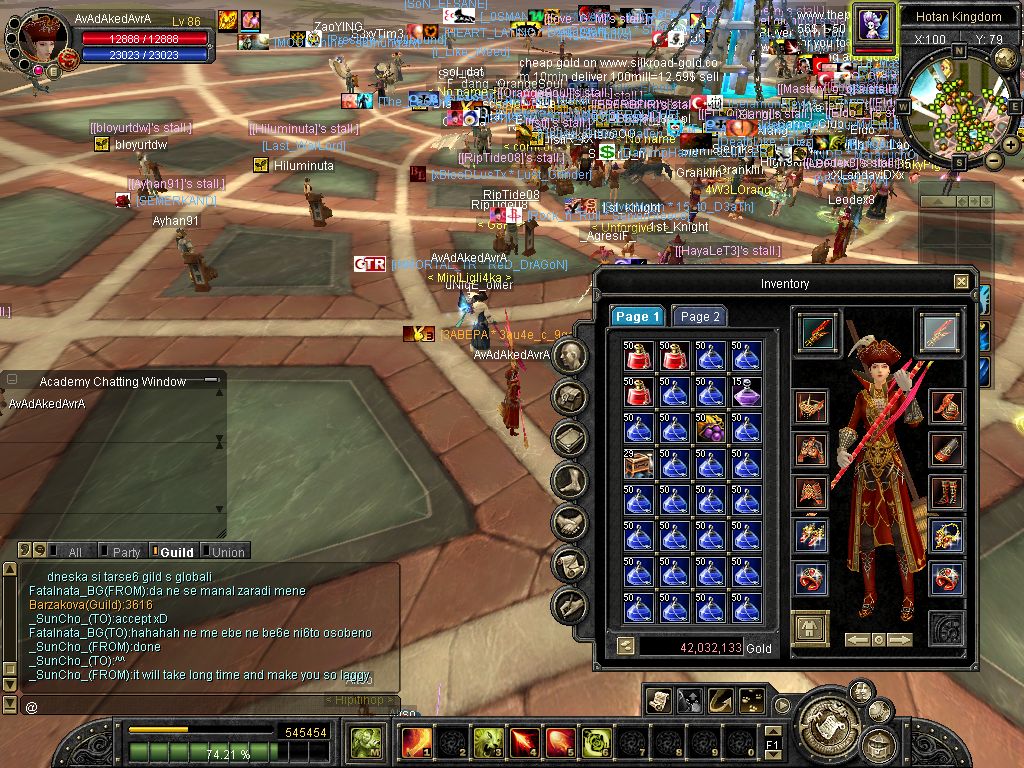The width and height of the screenshot is (1024, 768).
Task: Zoom in the minimap with plus button
Action: [x=1010, y=145]
